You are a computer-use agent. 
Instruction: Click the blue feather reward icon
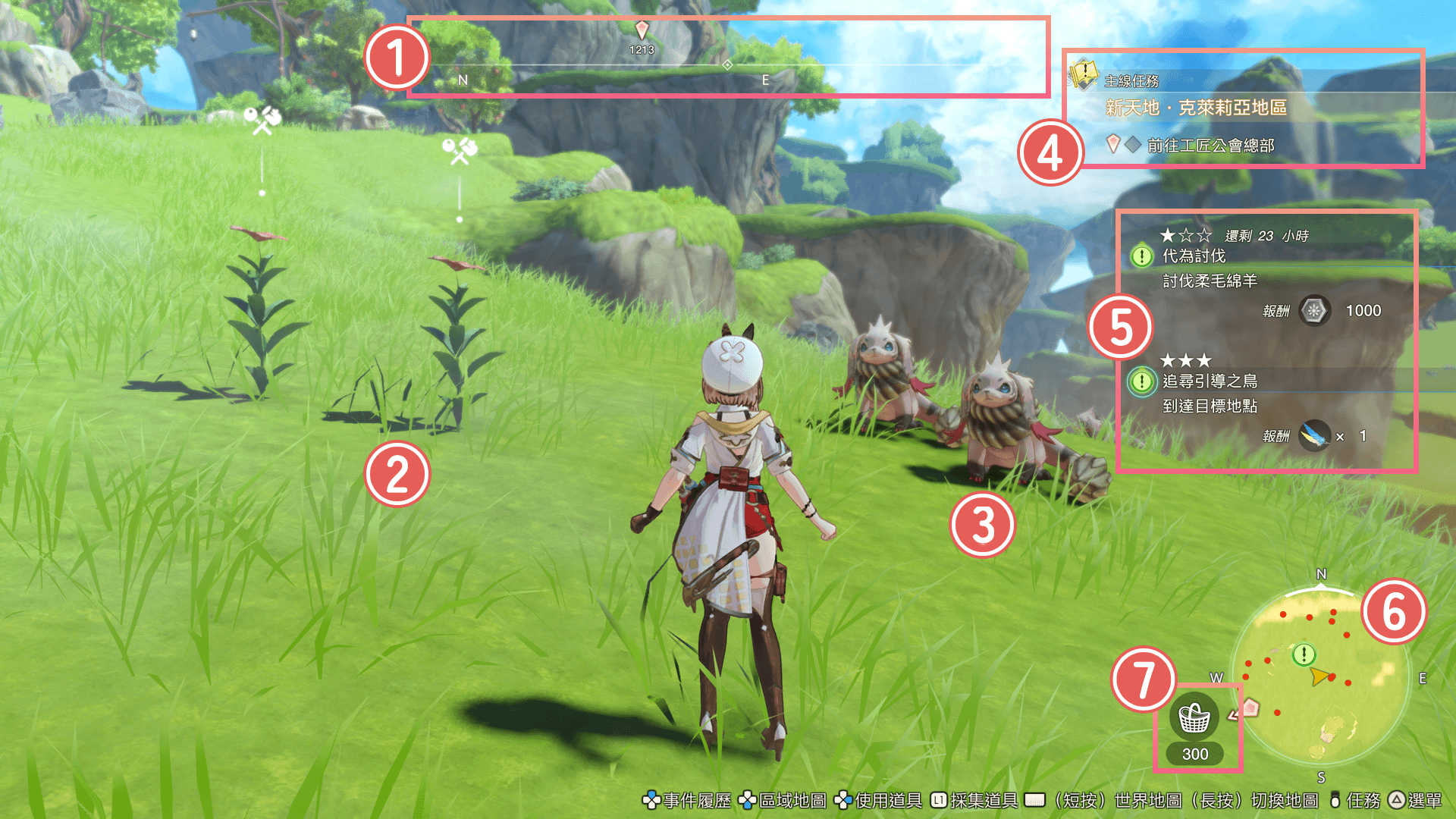[1314, 436]
